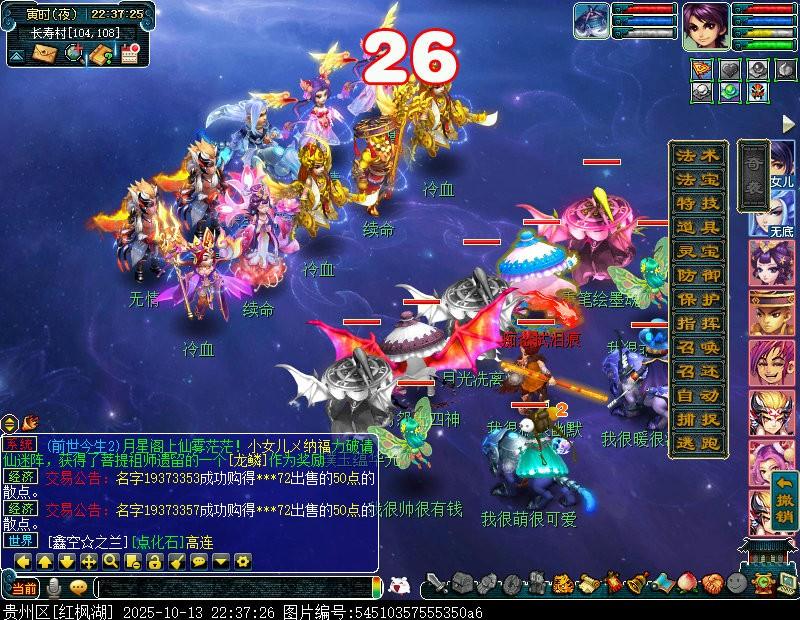Click the microphone voice chat icon
Screen dimensions: 800x620
(54, 587)
